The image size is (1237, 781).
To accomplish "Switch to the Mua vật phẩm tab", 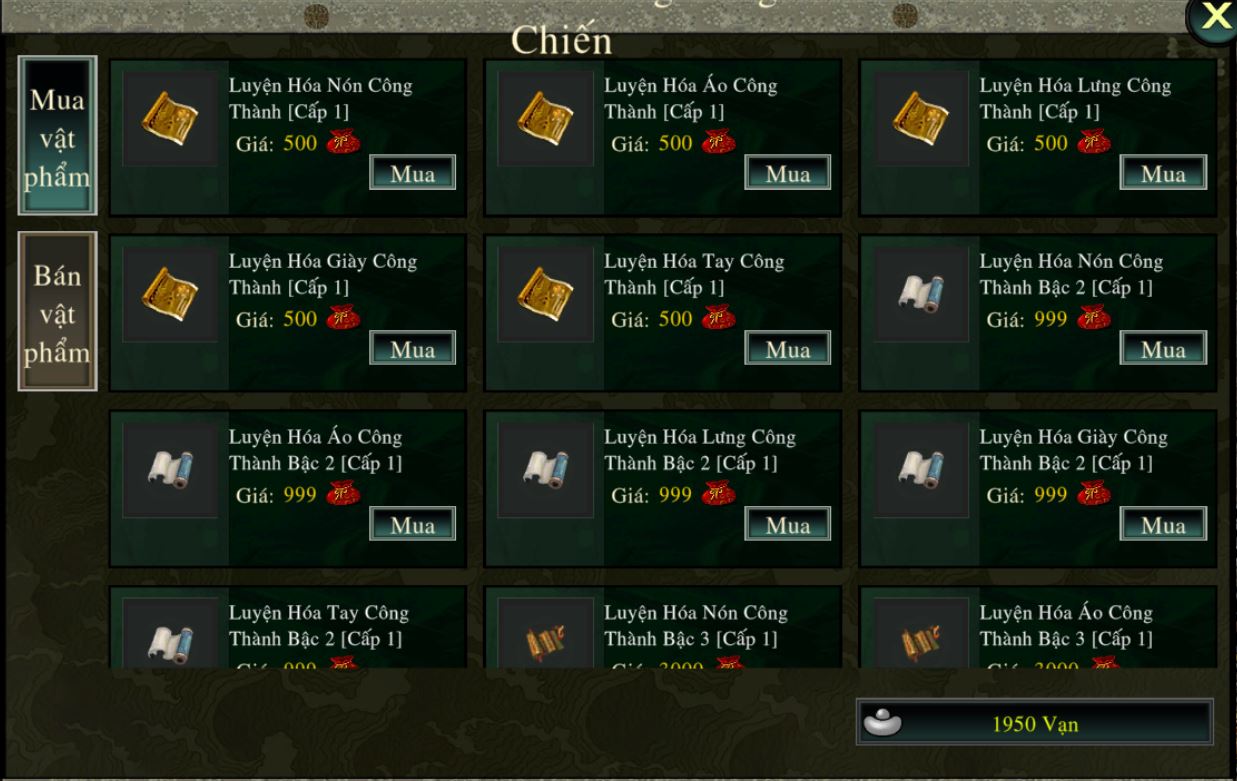I will 58,136.
